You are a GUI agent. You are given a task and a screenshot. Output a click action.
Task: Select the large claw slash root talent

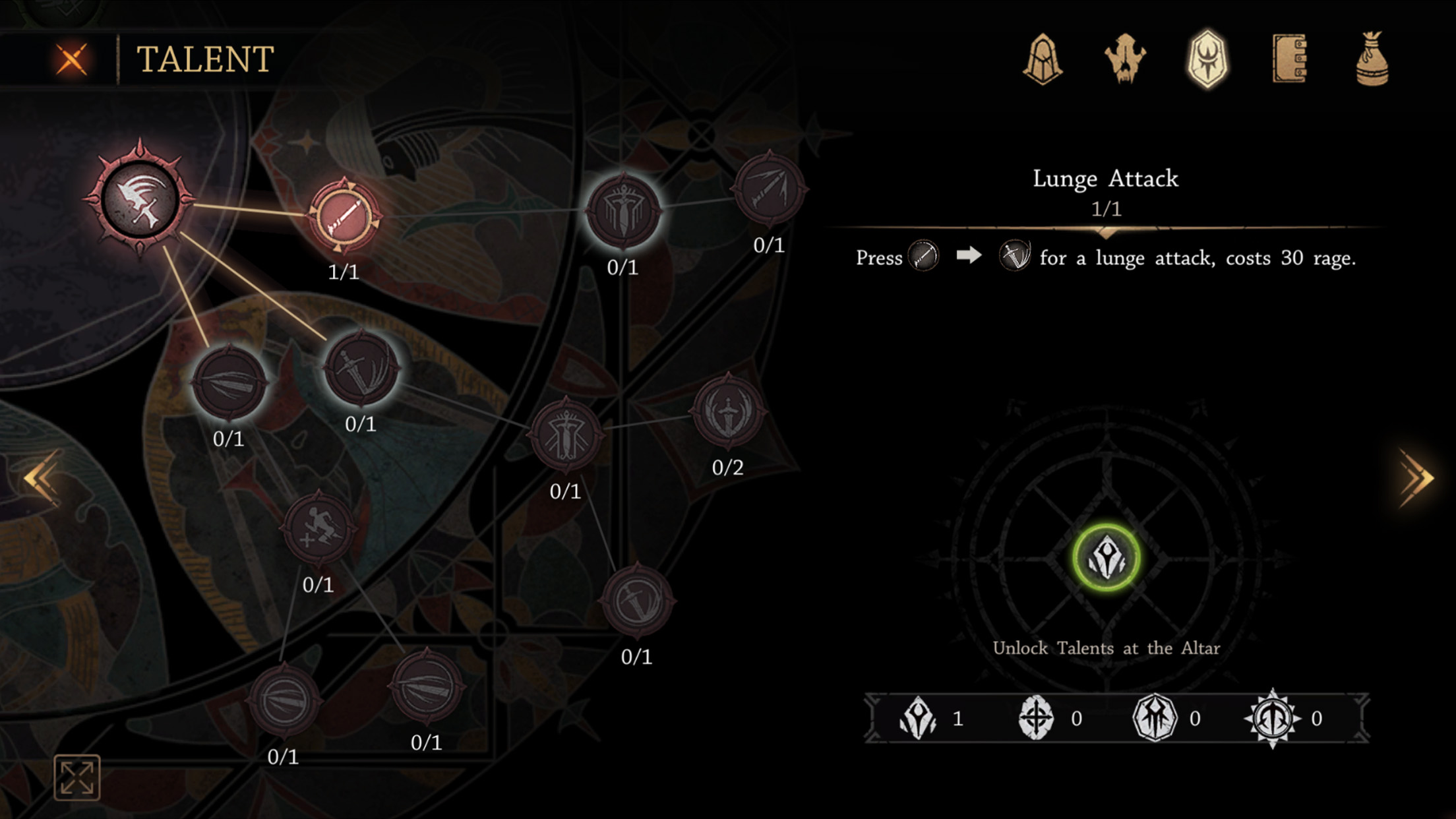(140, 198)
